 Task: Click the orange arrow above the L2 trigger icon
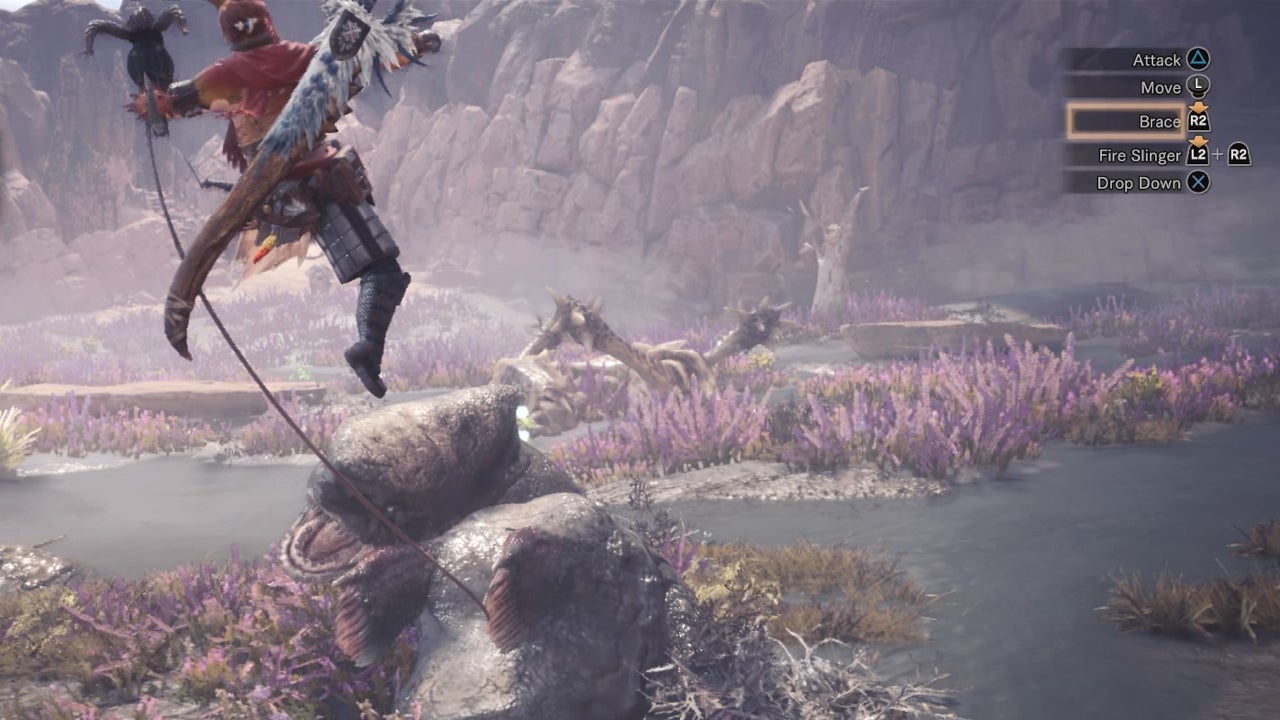pyautogui.click(x=1197, y=142)
